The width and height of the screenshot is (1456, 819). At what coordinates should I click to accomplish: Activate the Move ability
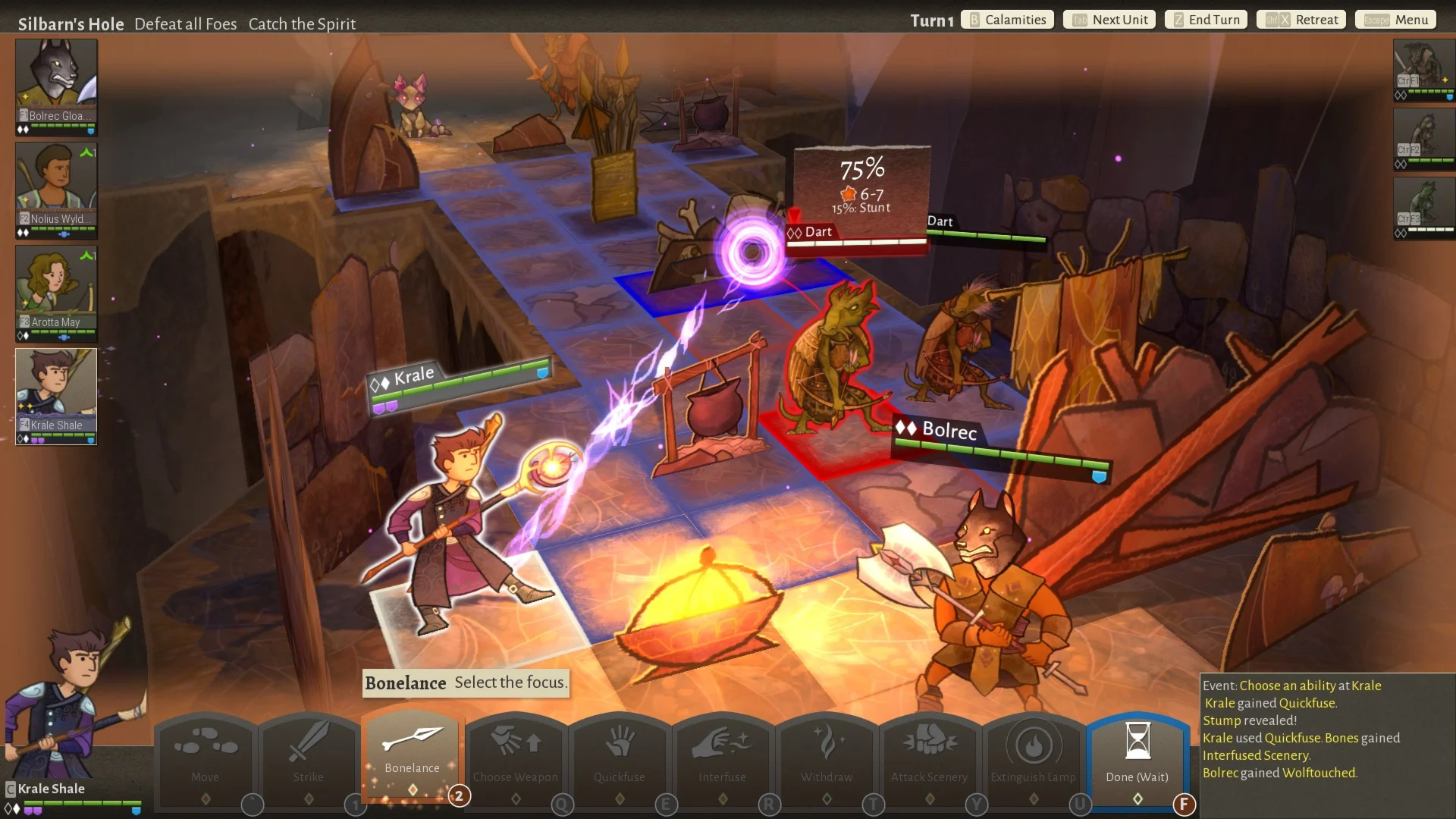(x=205, y=755)
